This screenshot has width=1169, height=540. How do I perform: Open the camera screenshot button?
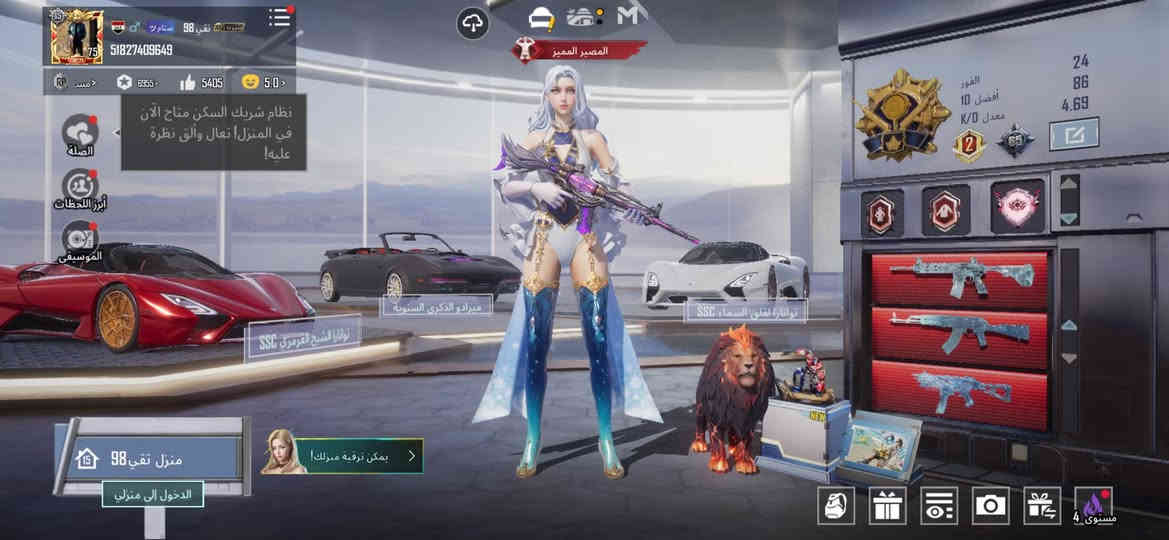(990, 505)
